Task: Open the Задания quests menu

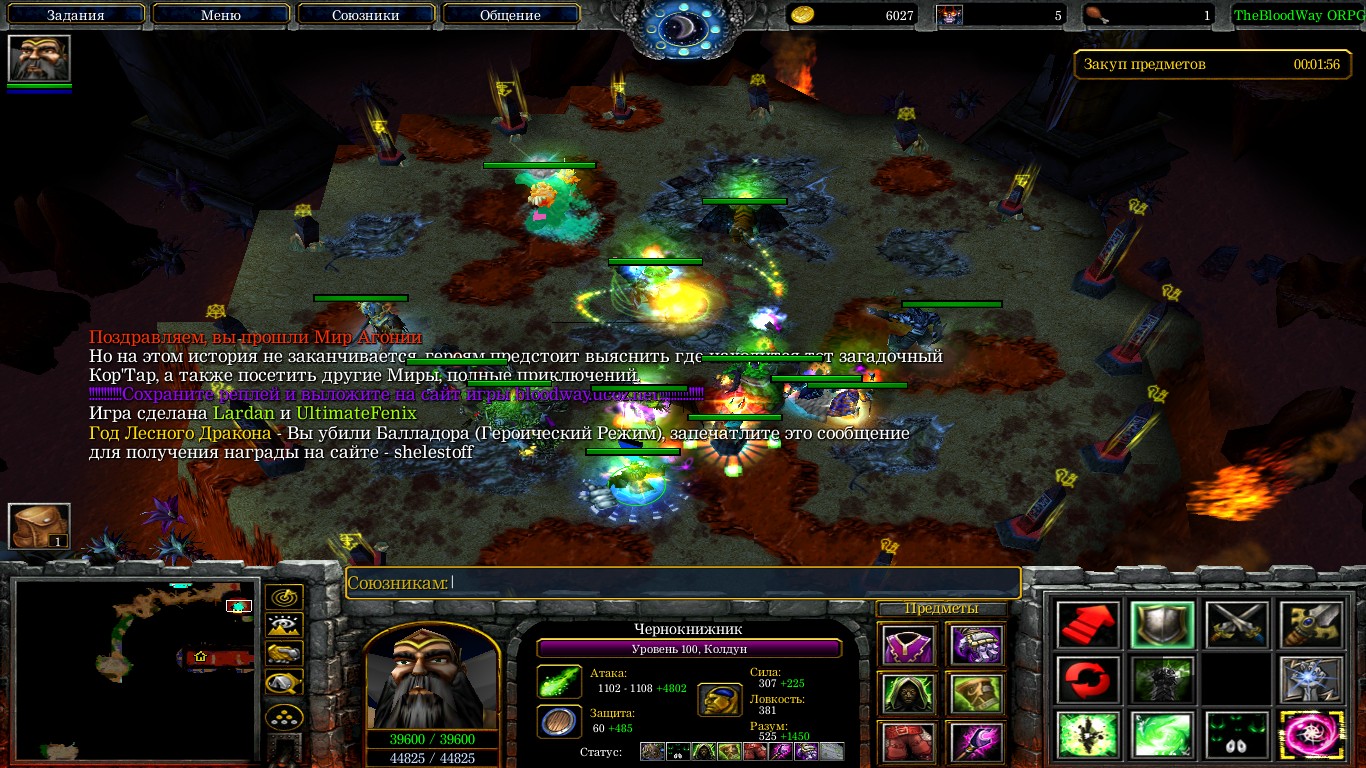Action: (75, 15)
